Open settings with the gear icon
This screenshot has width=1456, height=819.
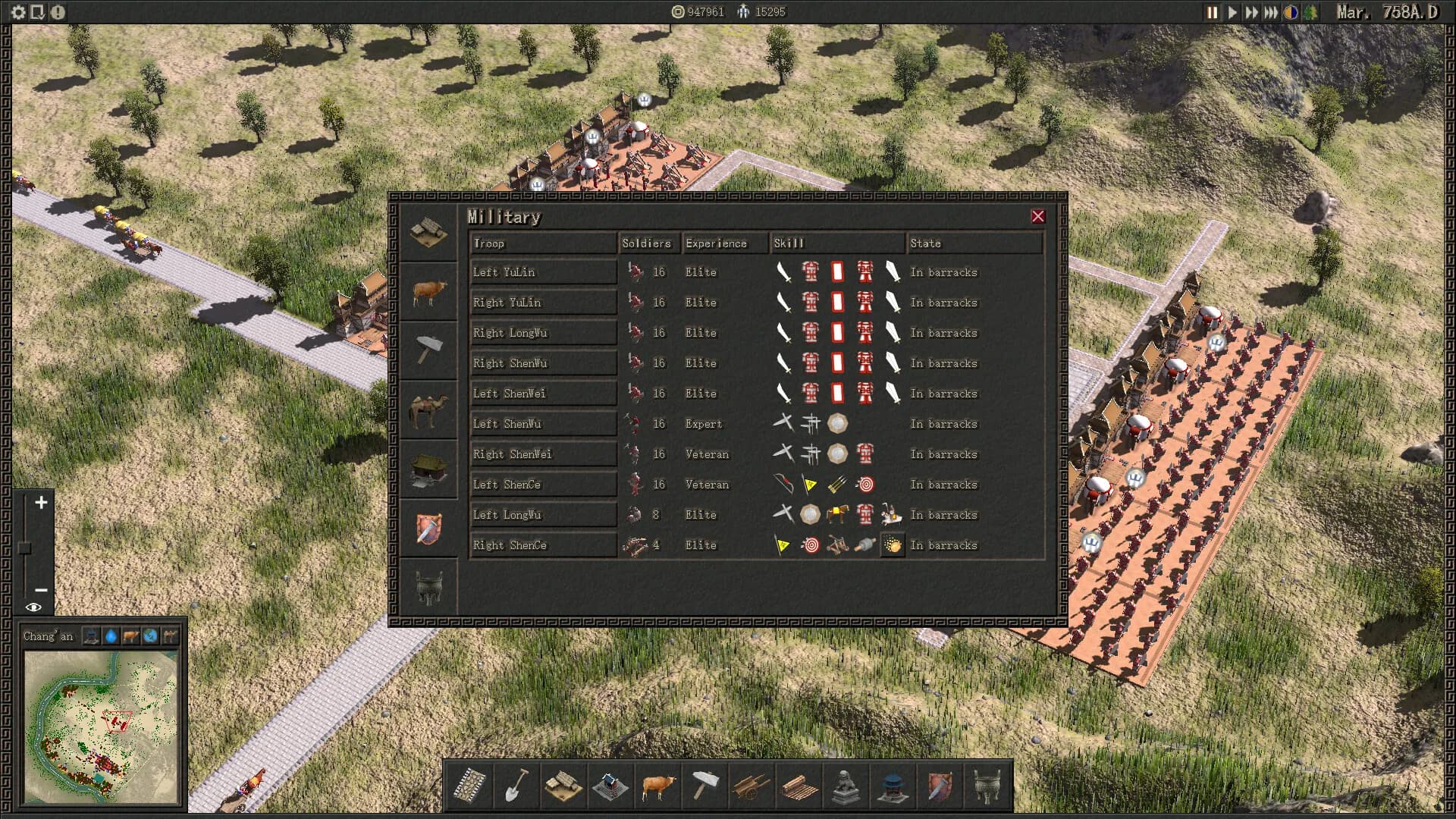18,12
